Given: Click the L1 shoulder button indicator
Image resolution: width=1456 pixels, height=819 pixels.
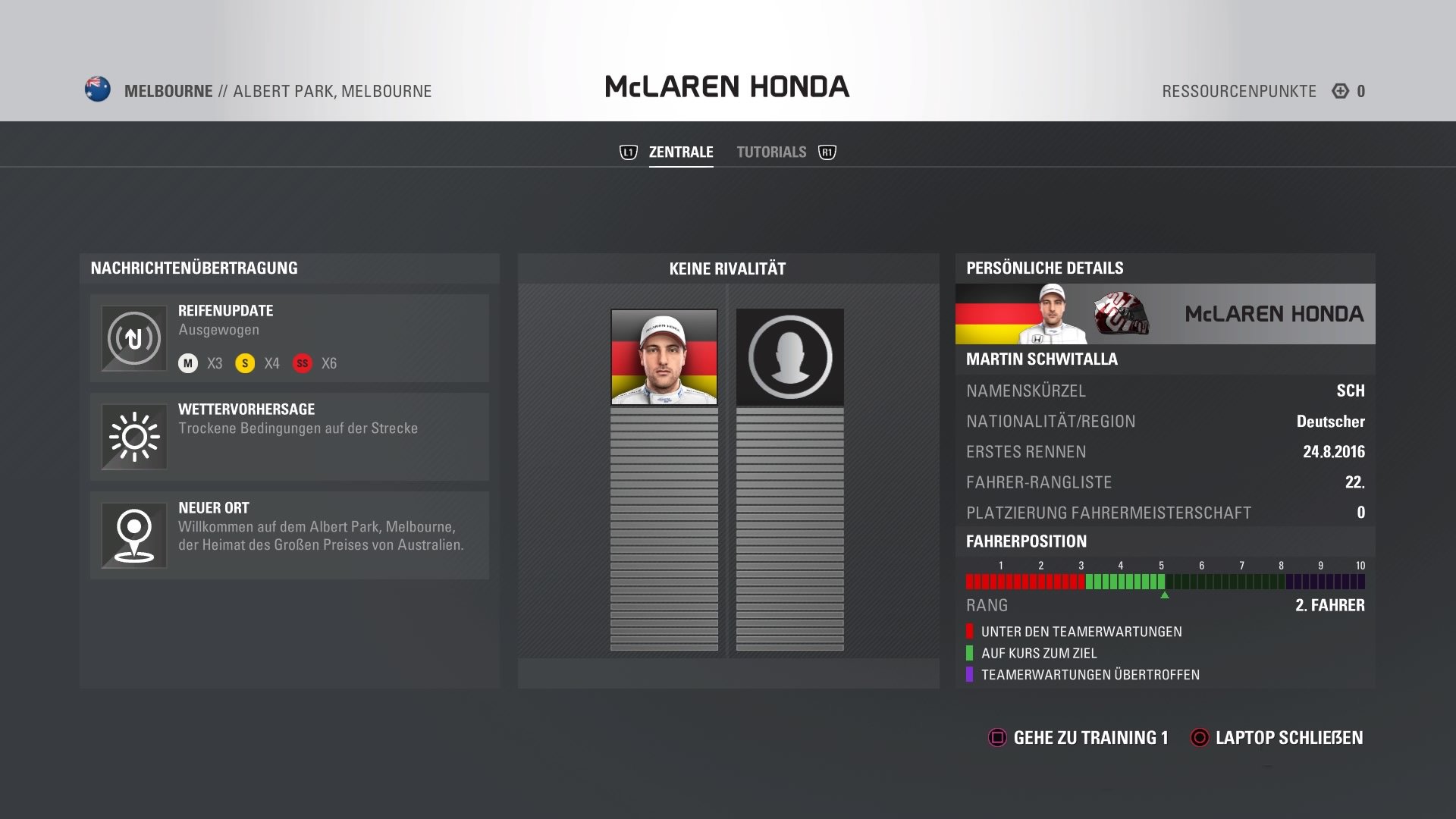Looking at the screenshot, I should [x=627, y=151].
